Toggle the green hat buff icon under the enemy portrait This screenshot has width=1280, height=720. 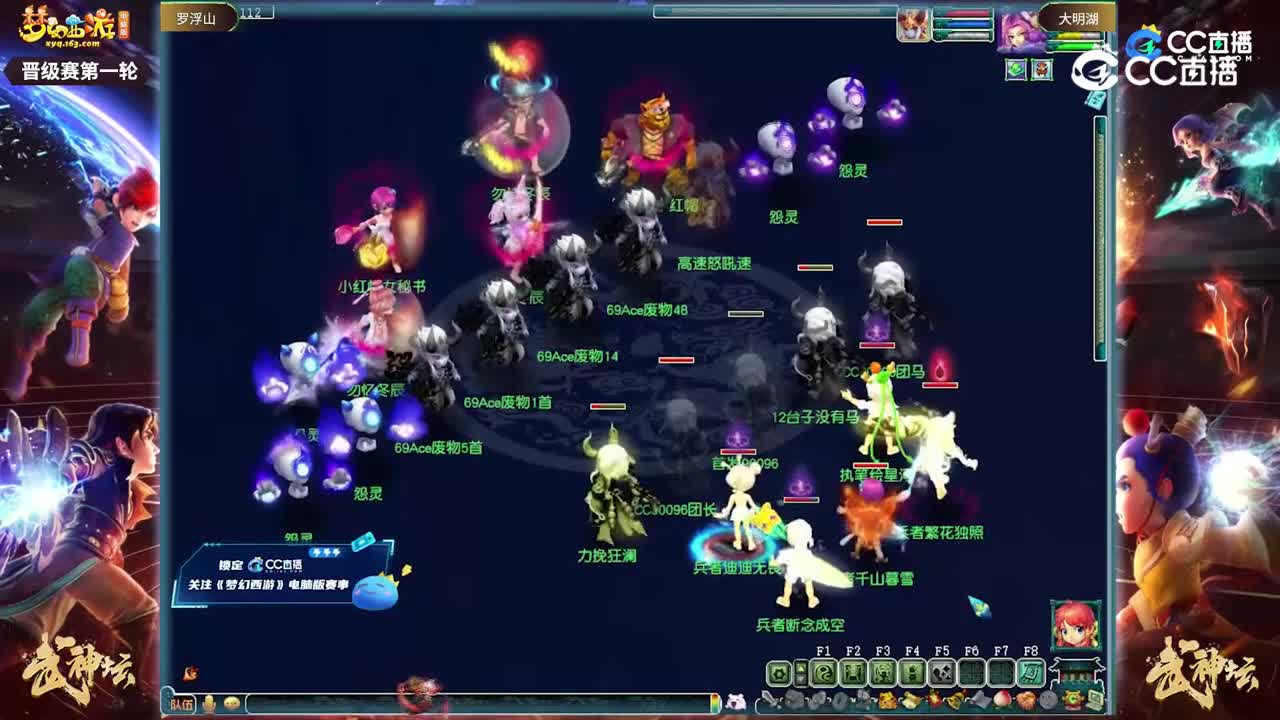coord(1015,71)
